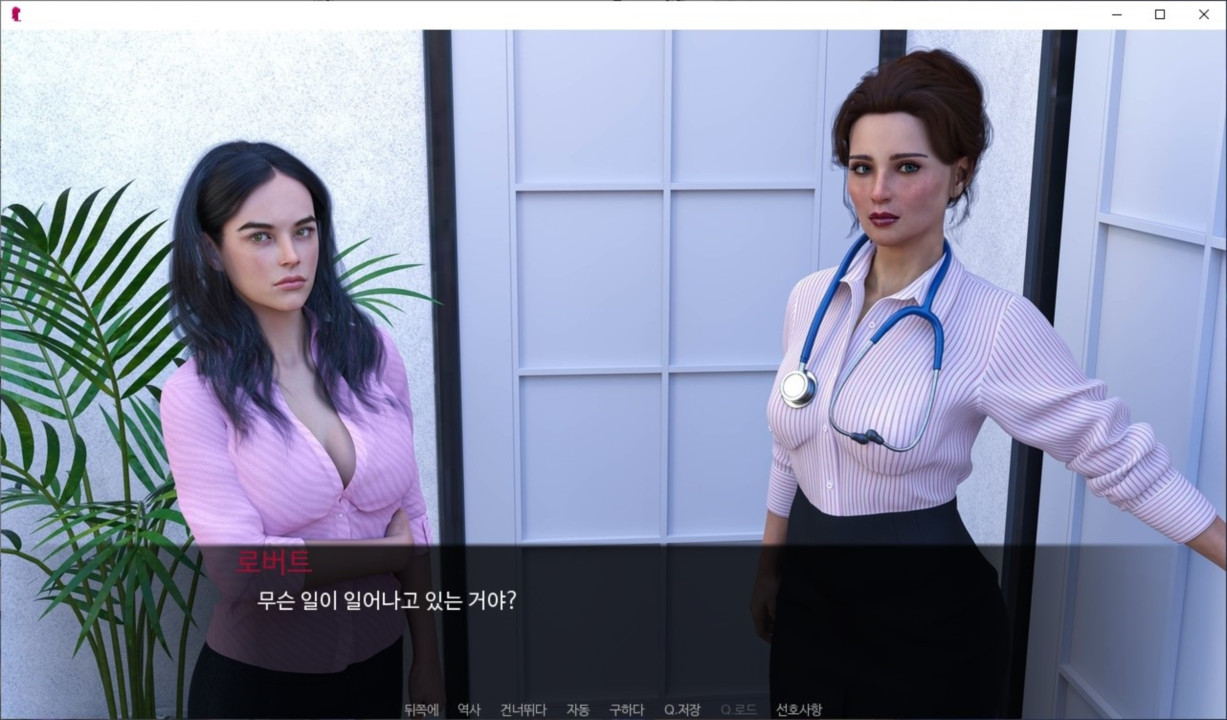Toggle 자동 (Auto) dialogue advance
1227x720 pixels.
coord(577,710)
